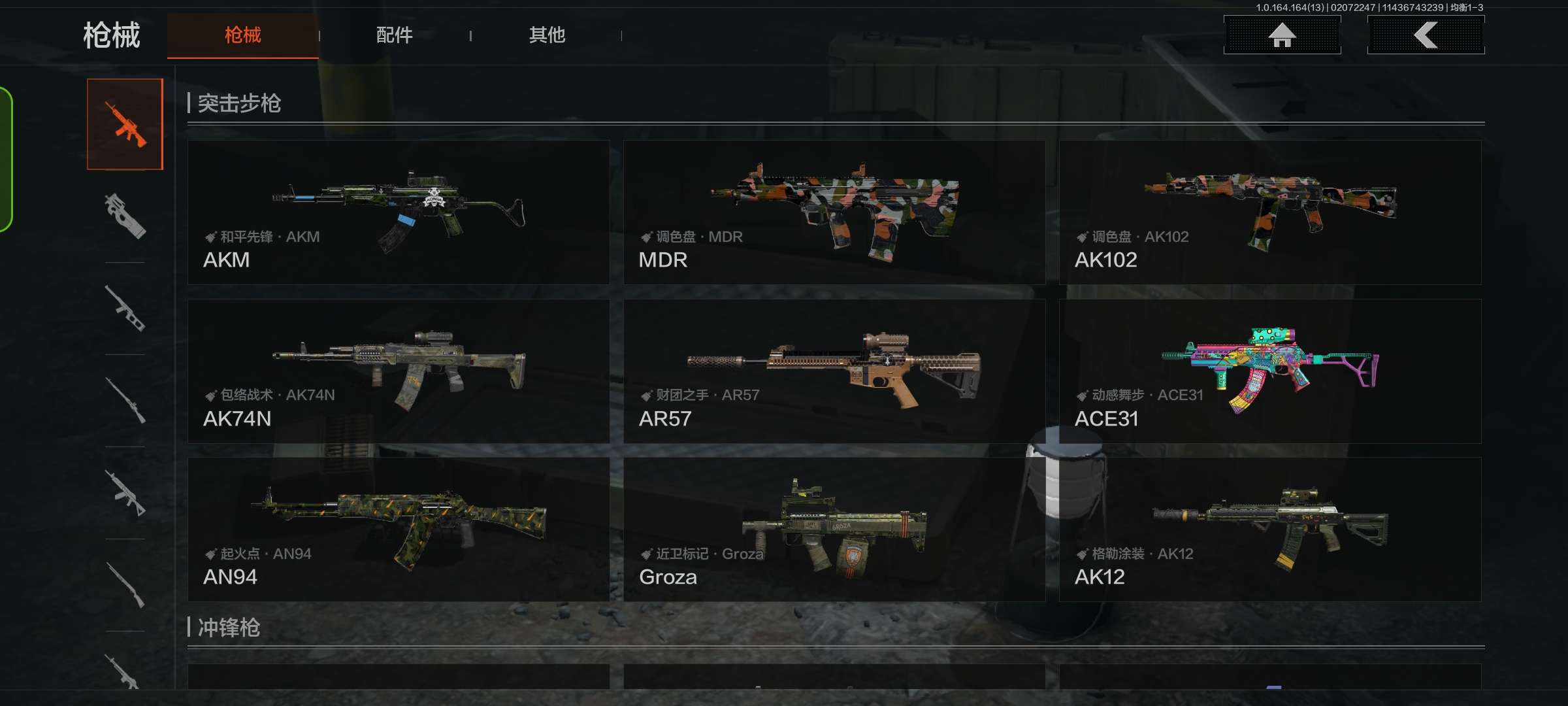The height and width of the screenshot is (706, 1568).
Task: Open the AKM weapon card
Action: (x=399, y=212)
